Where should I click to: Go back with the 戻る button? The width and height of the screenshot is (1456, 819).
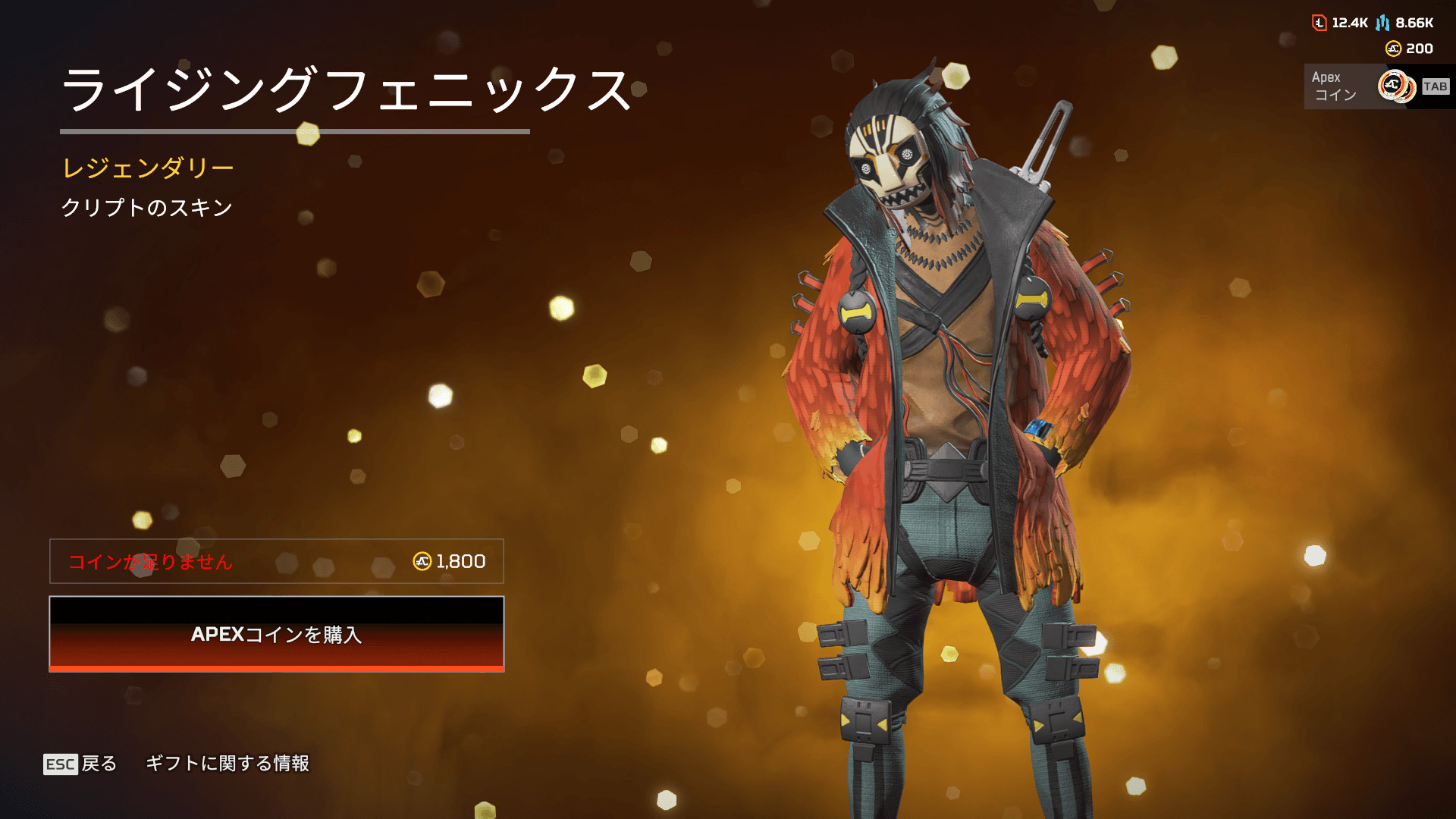80,764
